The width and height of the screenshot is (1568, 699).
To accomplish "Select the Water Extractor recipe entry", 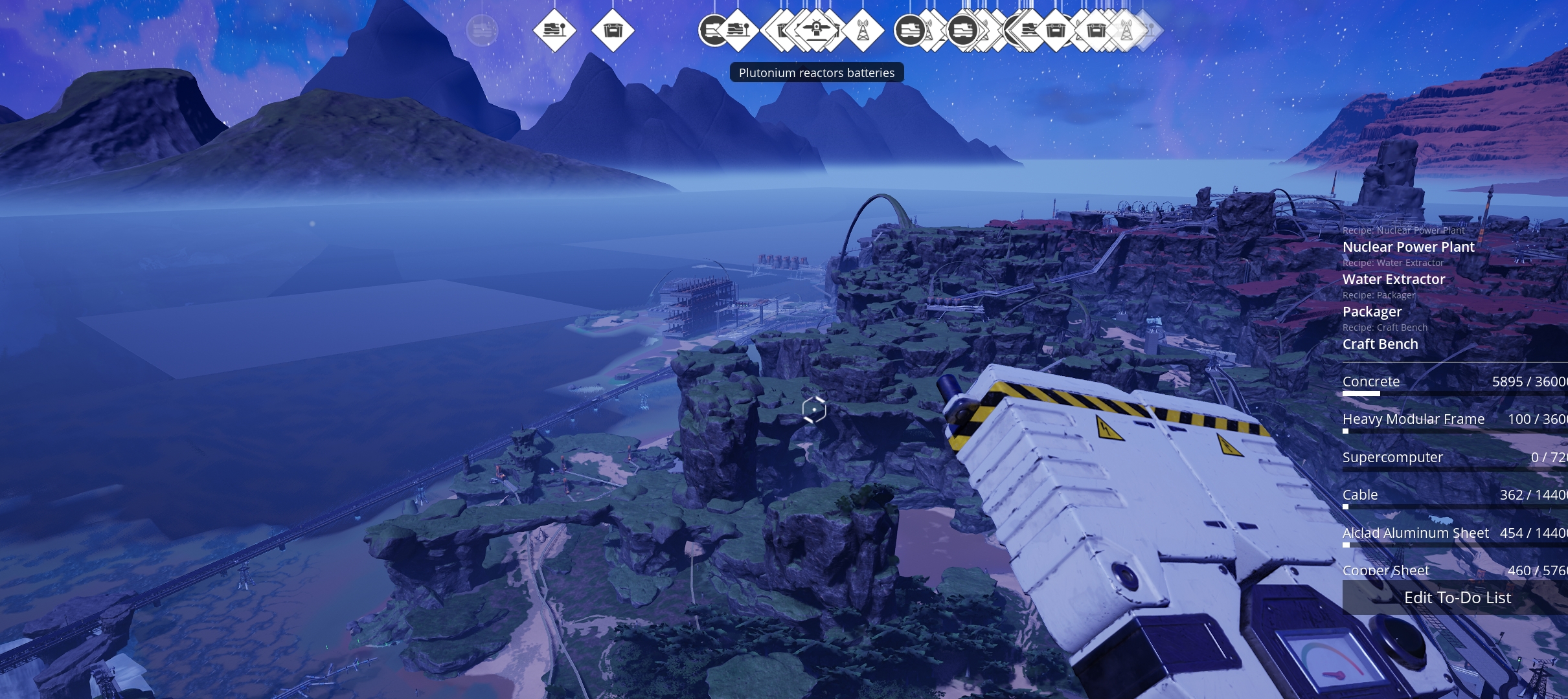I will point(1394,279).
